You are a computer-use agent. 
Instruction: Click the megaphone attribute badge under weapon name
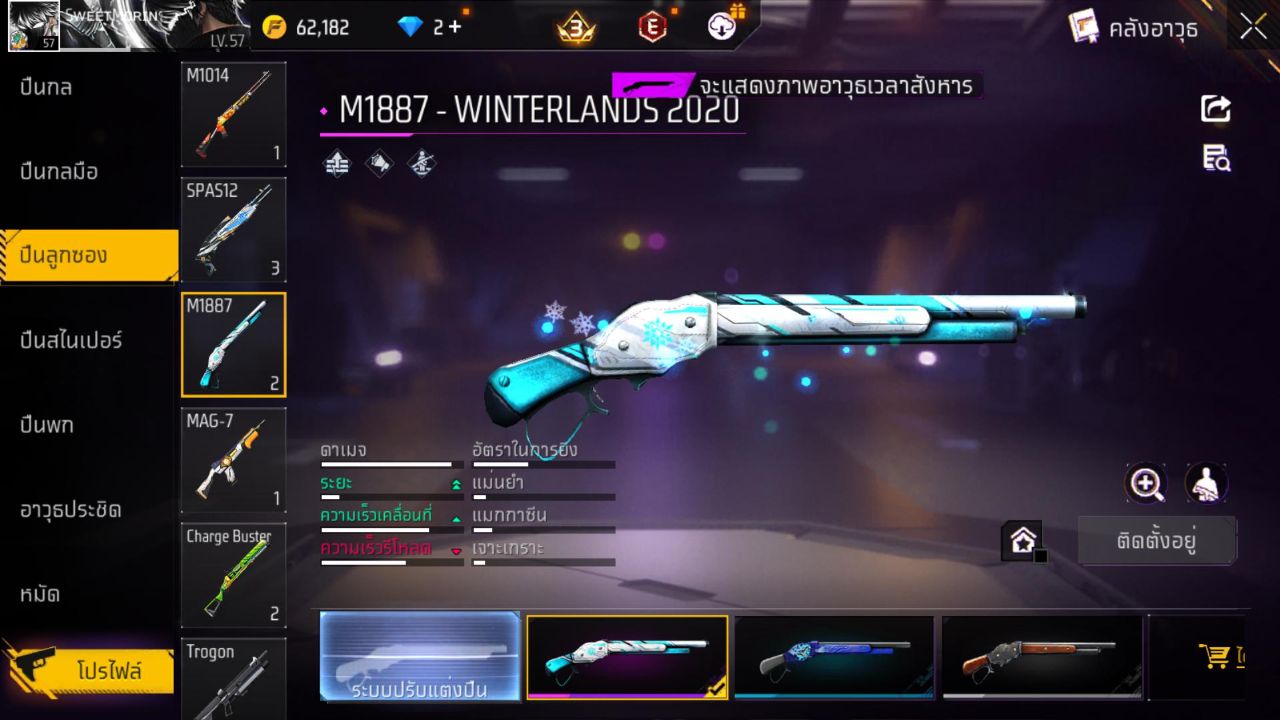[381, 163]
